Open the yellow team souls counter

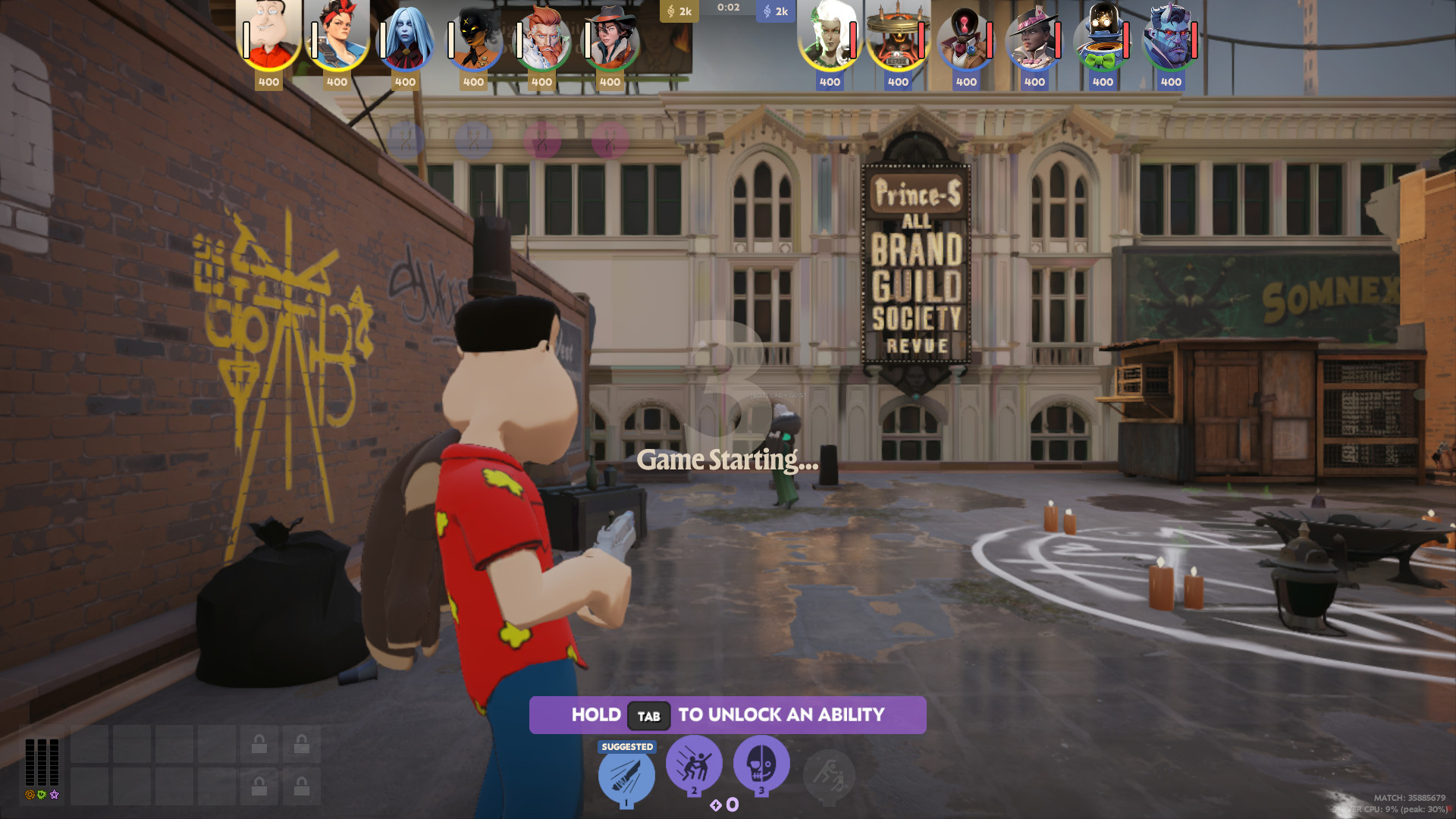681,11
